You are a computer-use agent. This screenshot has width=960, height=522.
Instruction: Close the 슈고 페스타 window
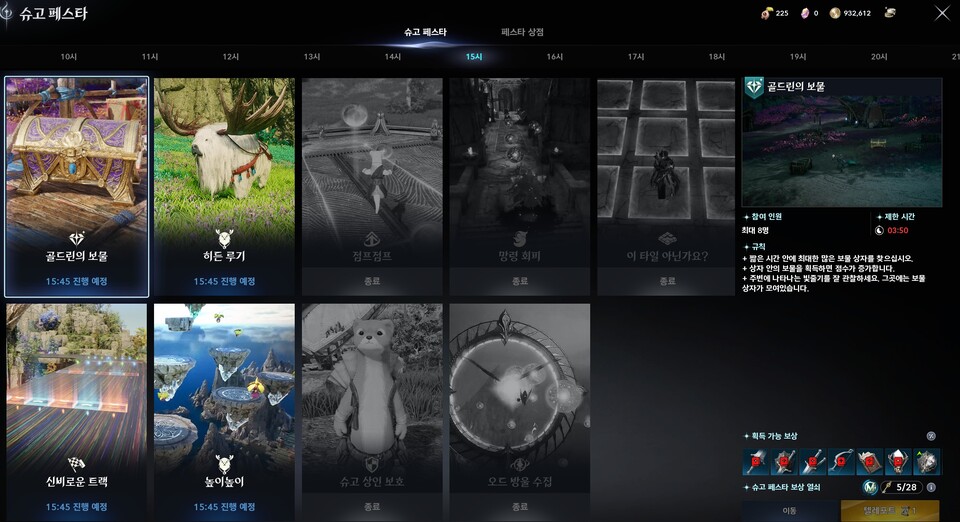942,13
